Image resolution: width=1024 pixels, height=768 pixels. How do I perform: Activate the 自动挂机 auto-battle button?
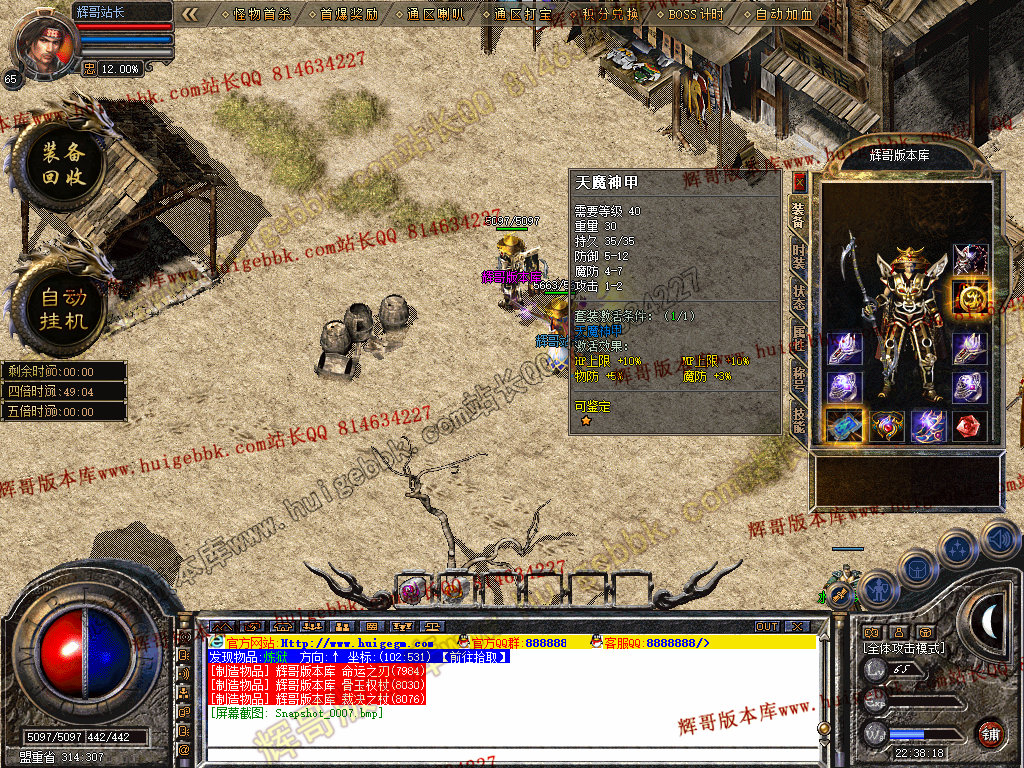point(63,309)
